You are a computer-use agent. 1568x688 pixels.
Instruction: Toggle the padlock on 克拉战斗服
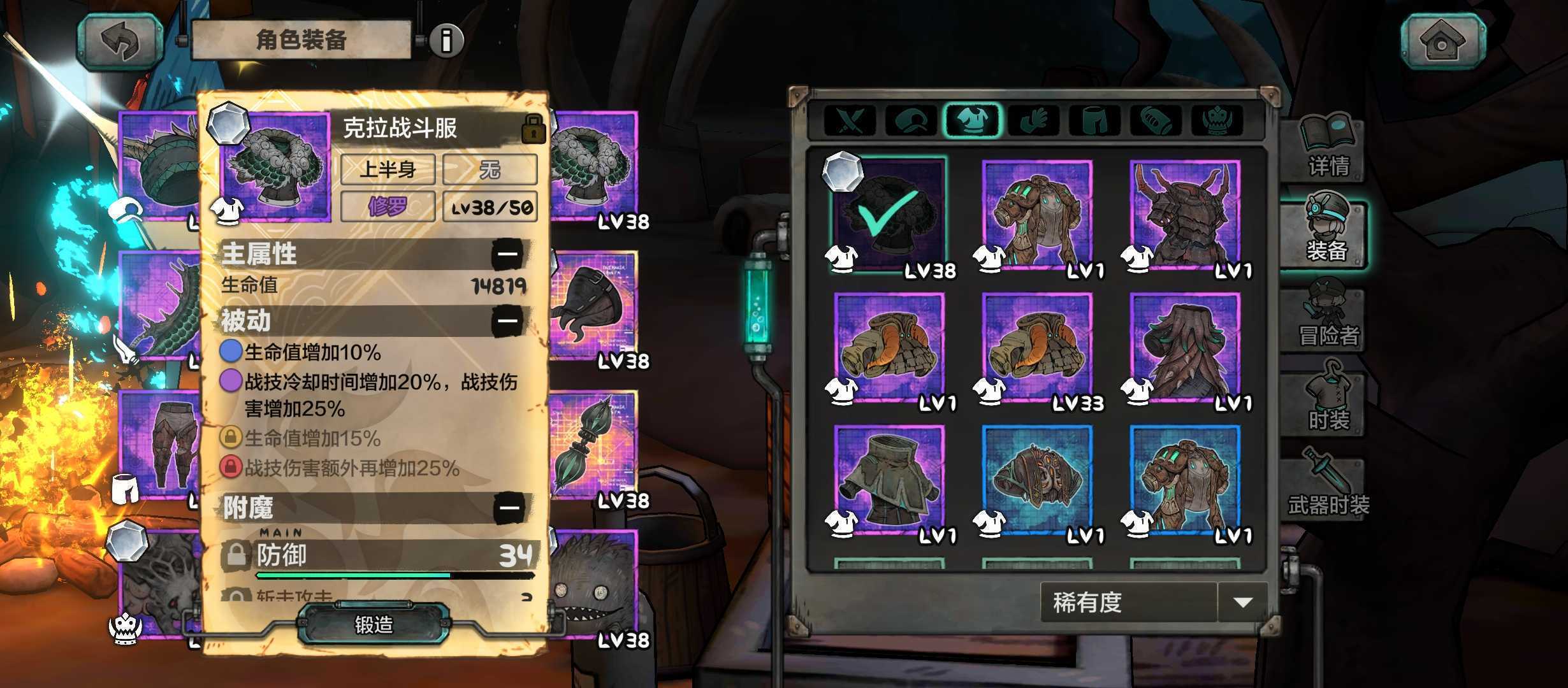click(x=533, y=128)
